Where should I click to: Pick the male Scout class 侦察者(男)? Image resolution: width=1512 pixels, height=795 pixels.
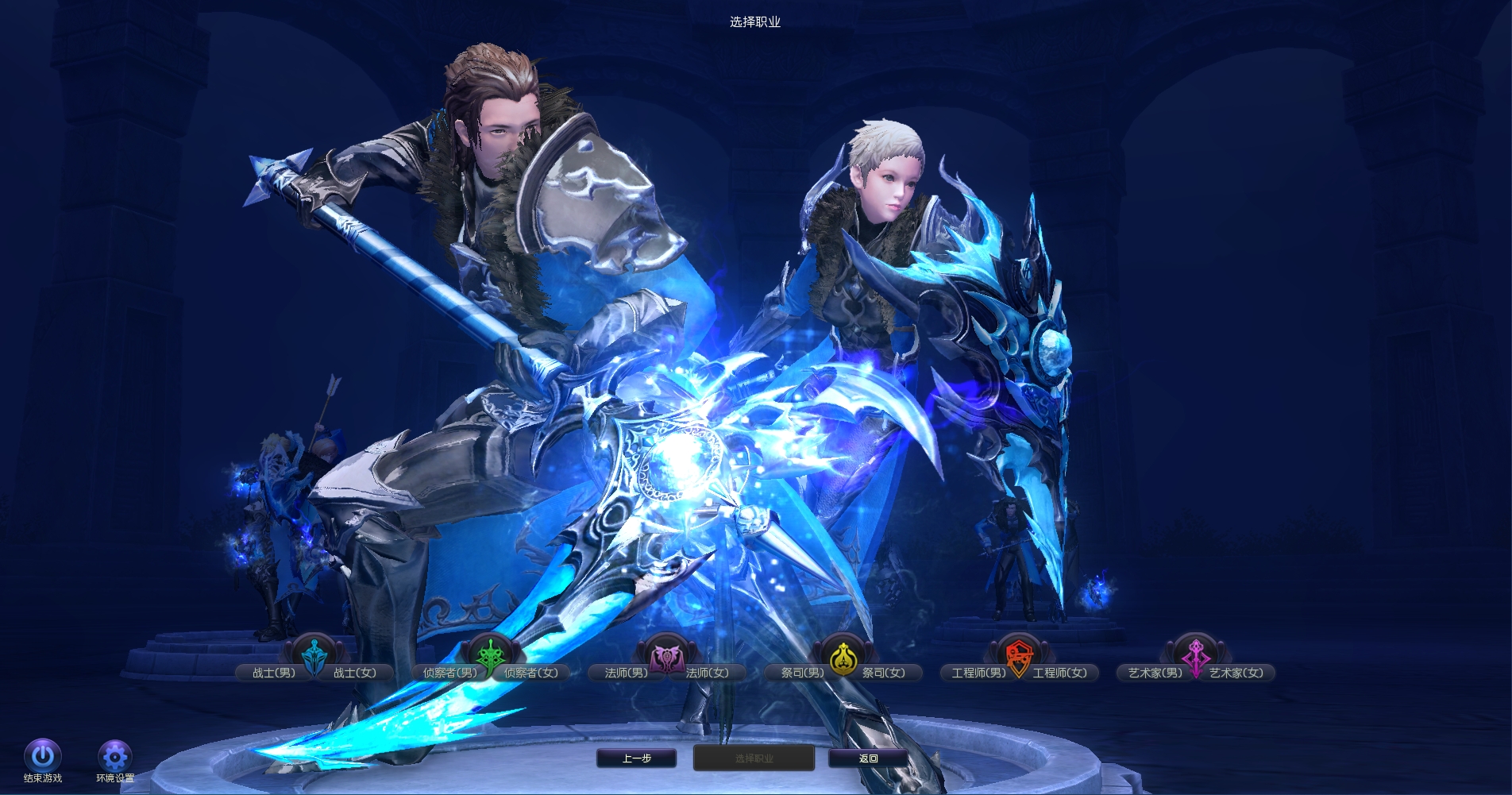[x=449, y=673]
